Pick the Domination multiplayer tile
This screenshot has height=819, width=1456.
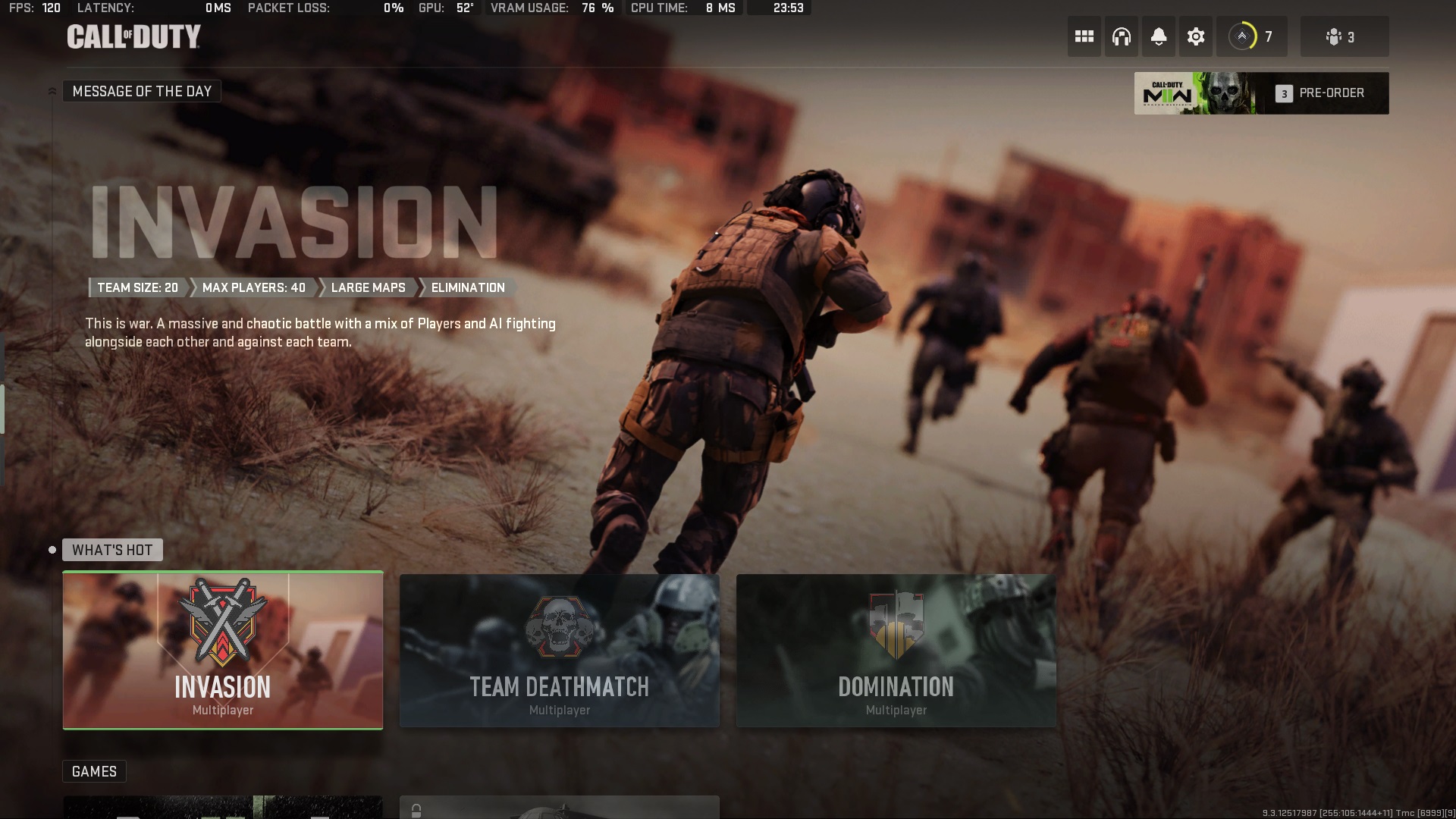click(x=896, y=651)
